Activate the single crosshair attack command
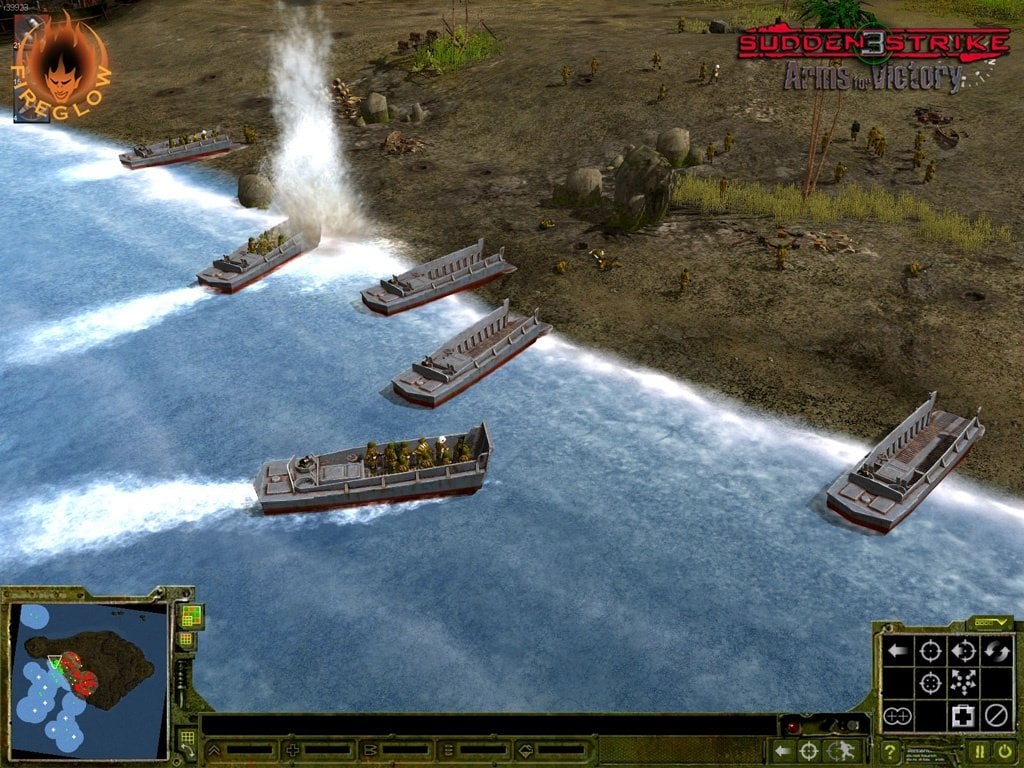The height and width of the screenshot is (768, 1024). pyautogui.click(x=930, y=652)
